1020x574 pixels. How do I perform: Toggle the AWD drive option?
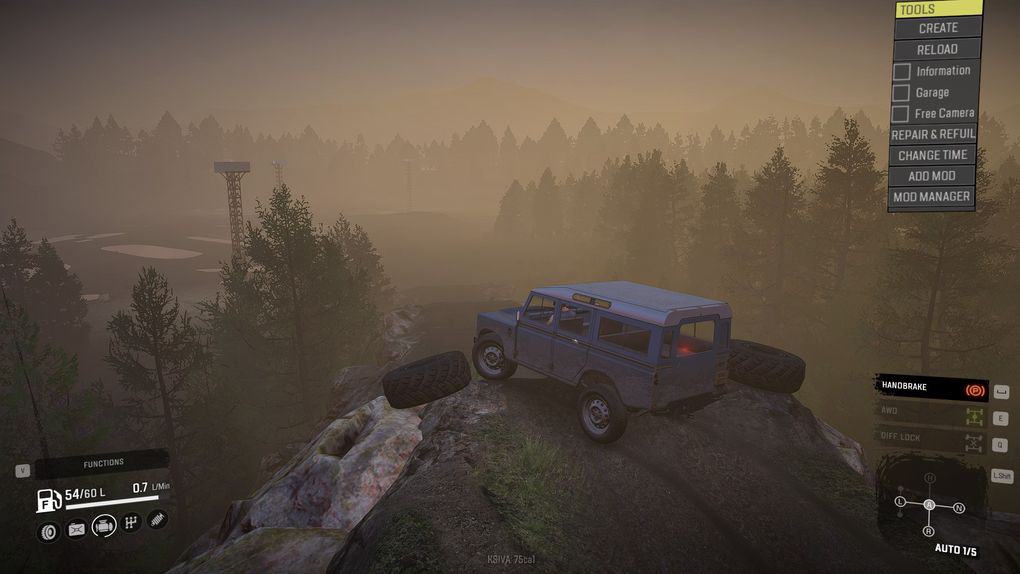[931, 412]
